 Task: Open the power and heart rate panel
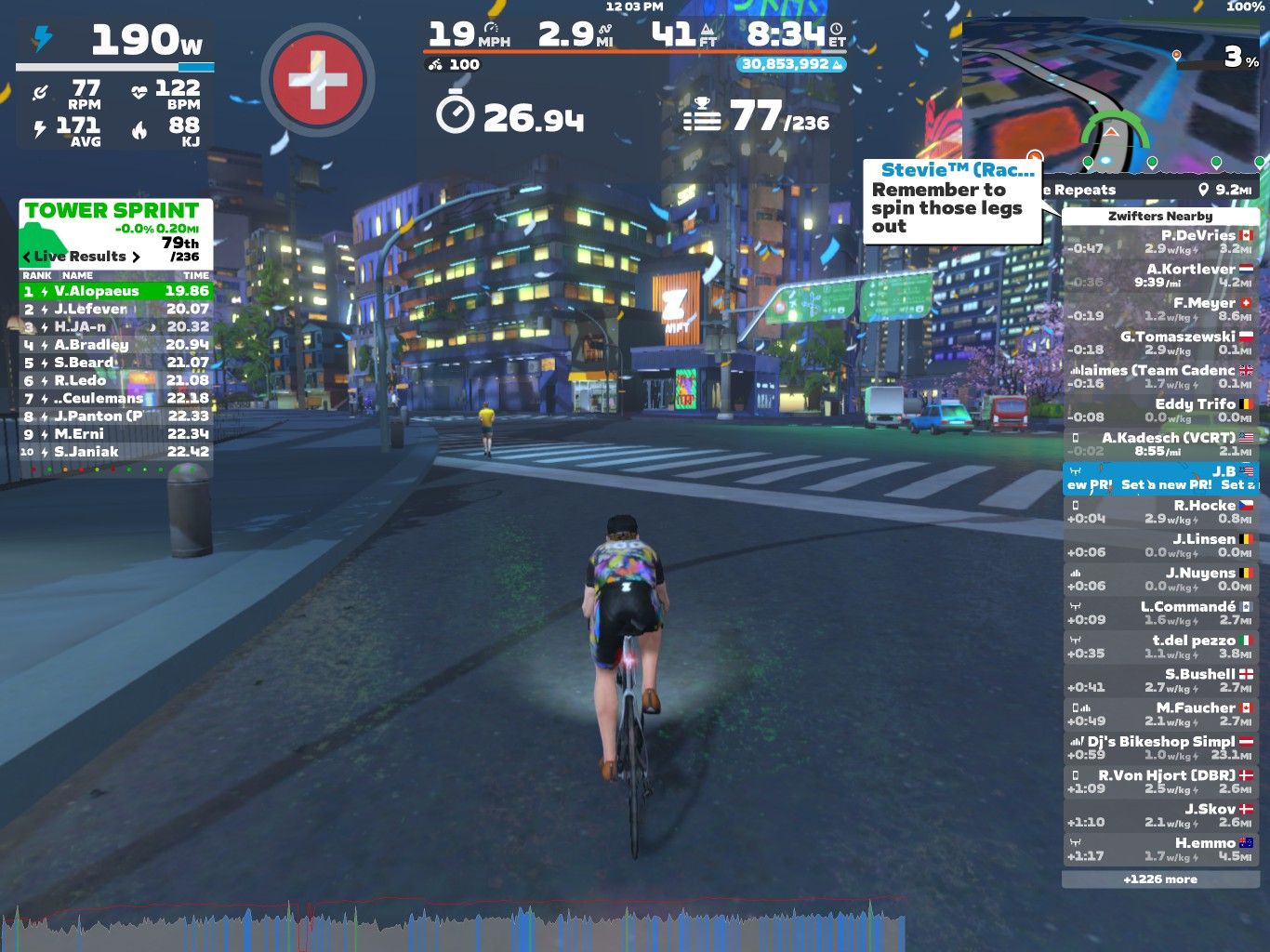tap(114, 86)
